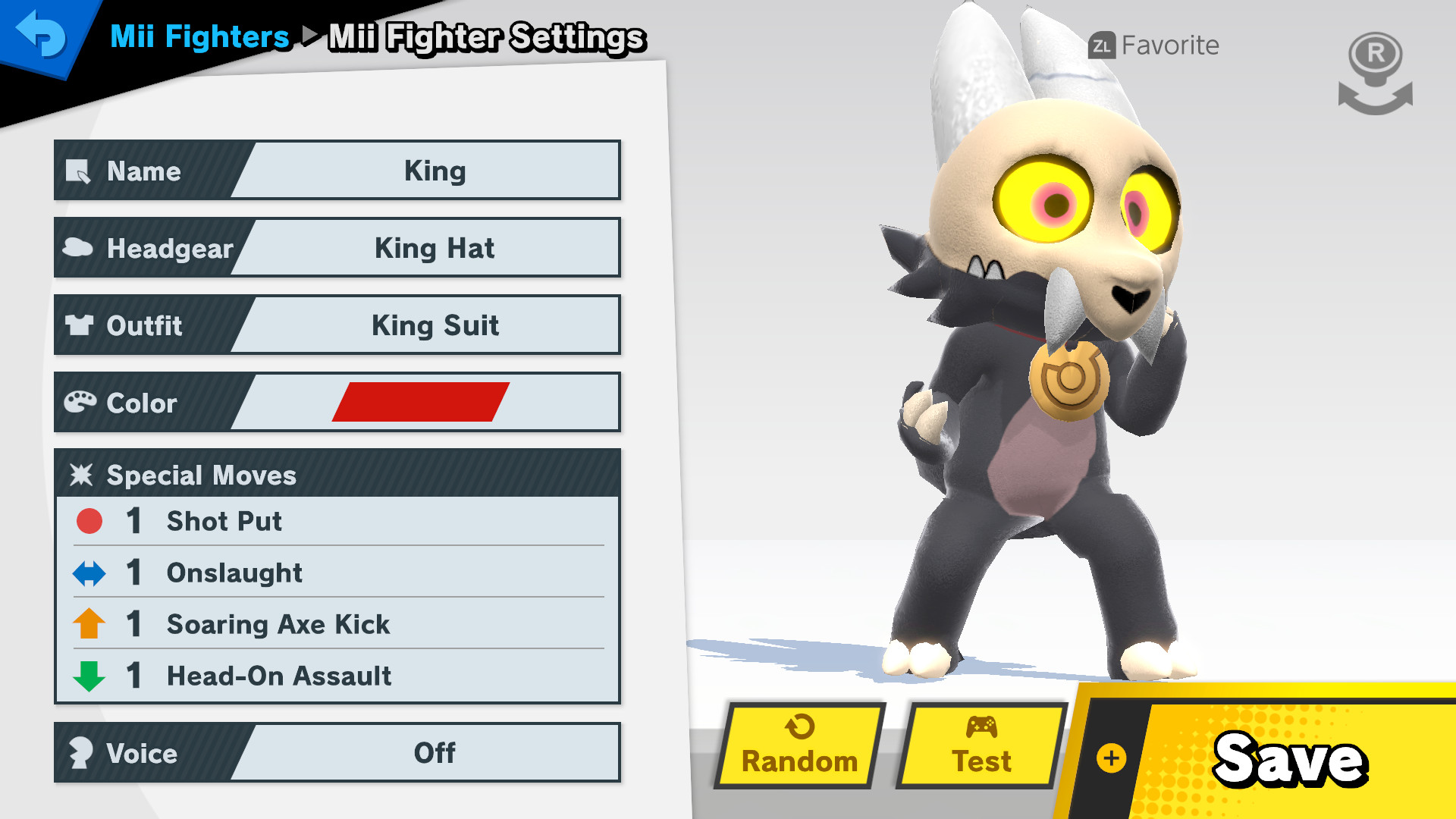The image size is (1456, 819).
Task: Open the Outfit selection showing King Suit
Action: pyautogui.click(x=434, y=325)
